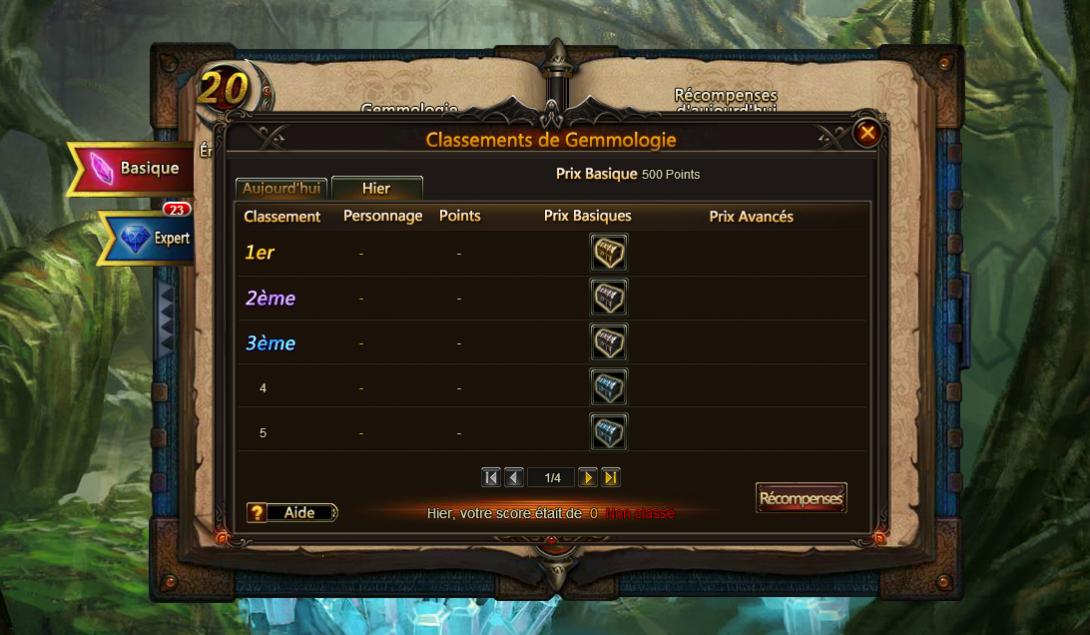Inspect the 3ème place prize chest
The height and width of the screenshot is (635, 1090).
point(608,343)
